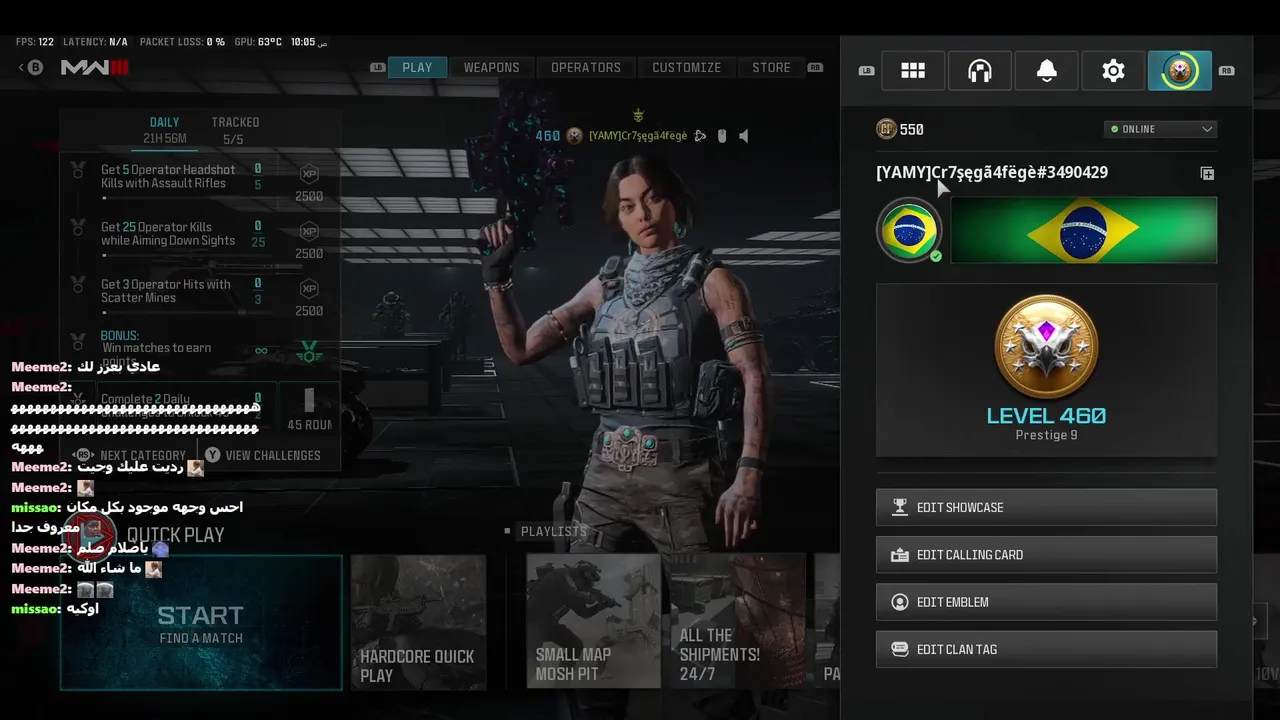The image size is (1280, 720).
Task: Choose Edit Calling Card
Action: click(1046, 554)
